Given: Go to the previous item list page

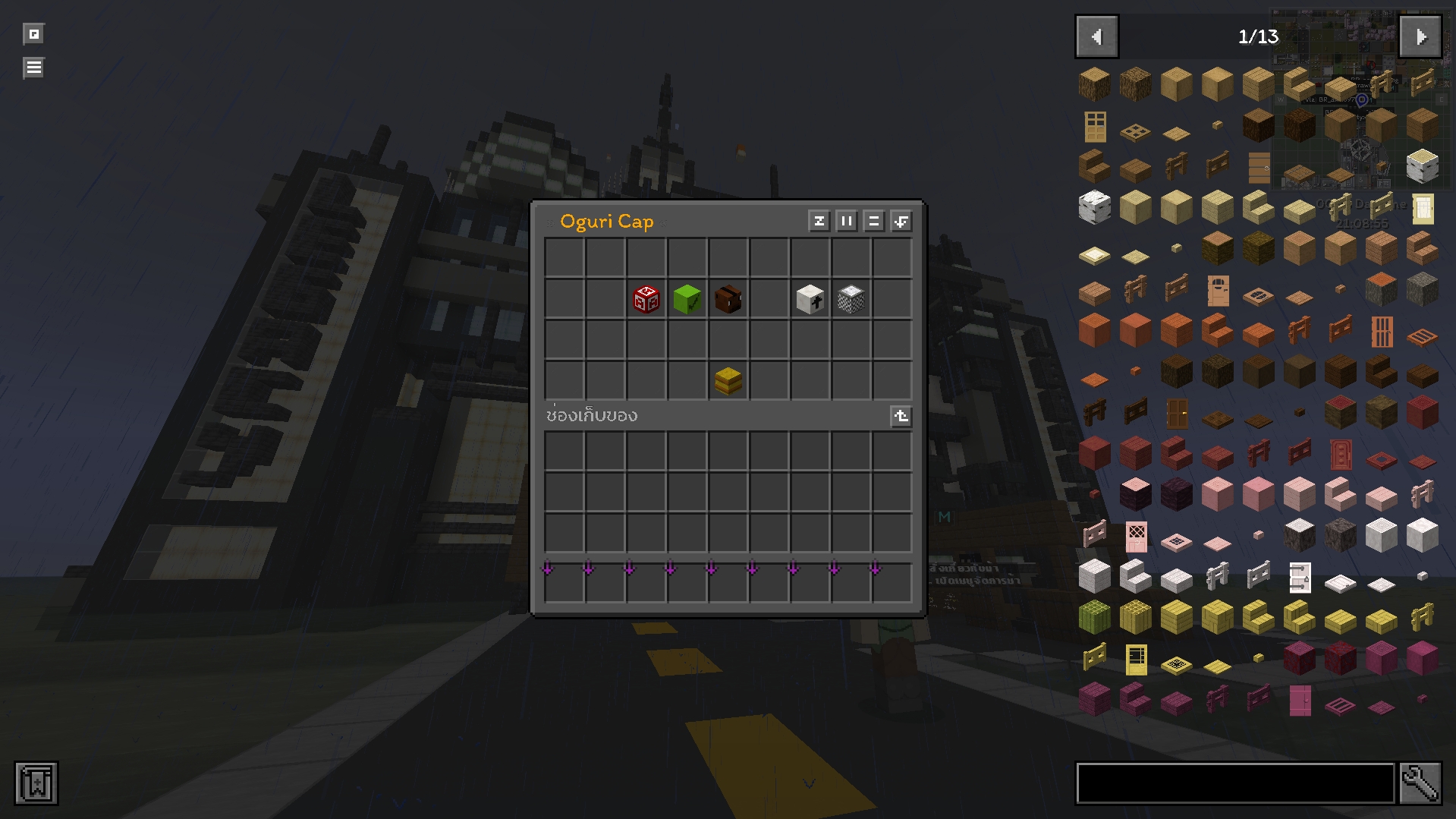Looking at the screenshot, I should 1096,36.
